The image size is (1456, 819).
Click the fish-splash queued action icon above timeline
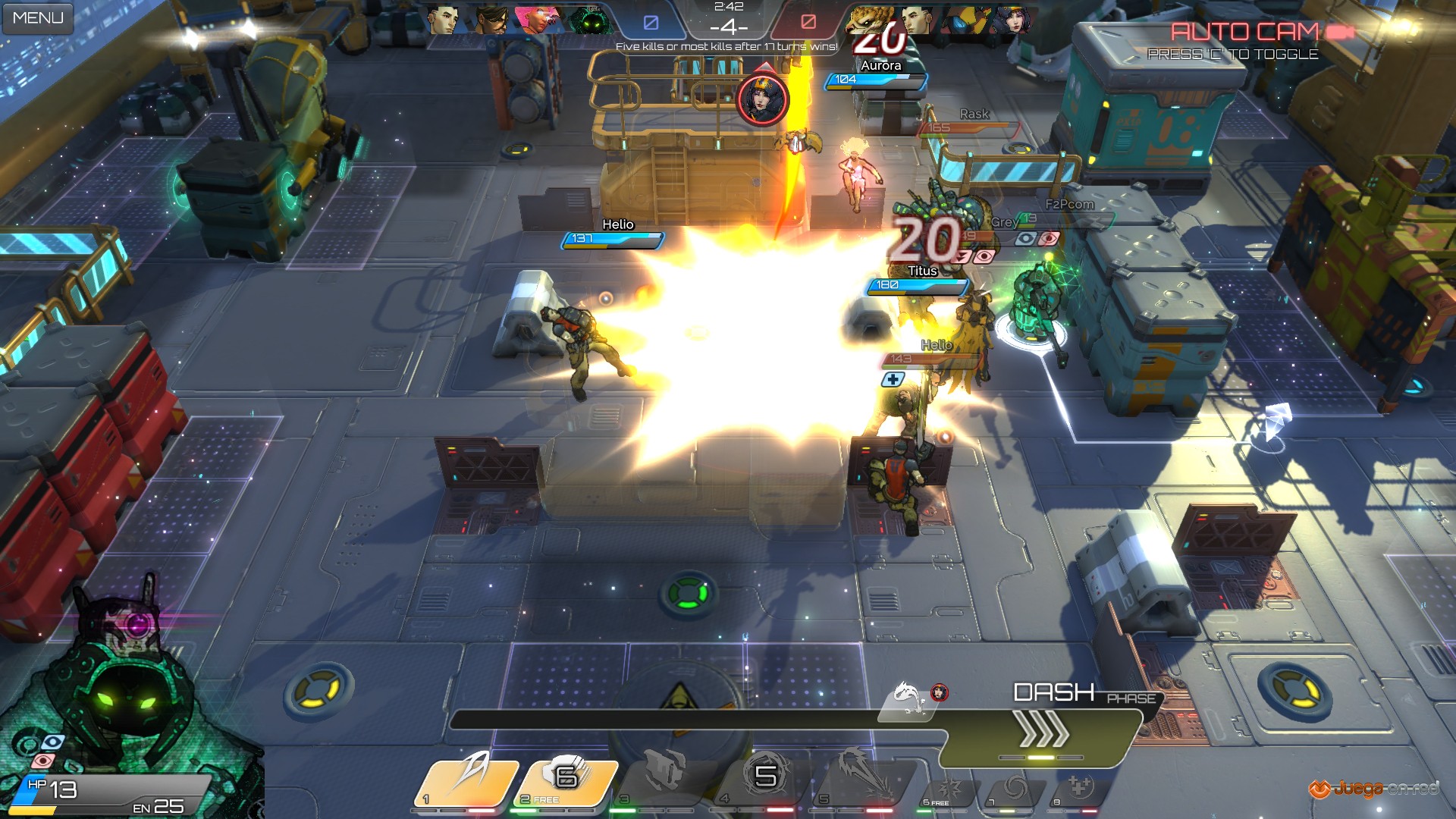pyautogui.click(x=905, y=695)
